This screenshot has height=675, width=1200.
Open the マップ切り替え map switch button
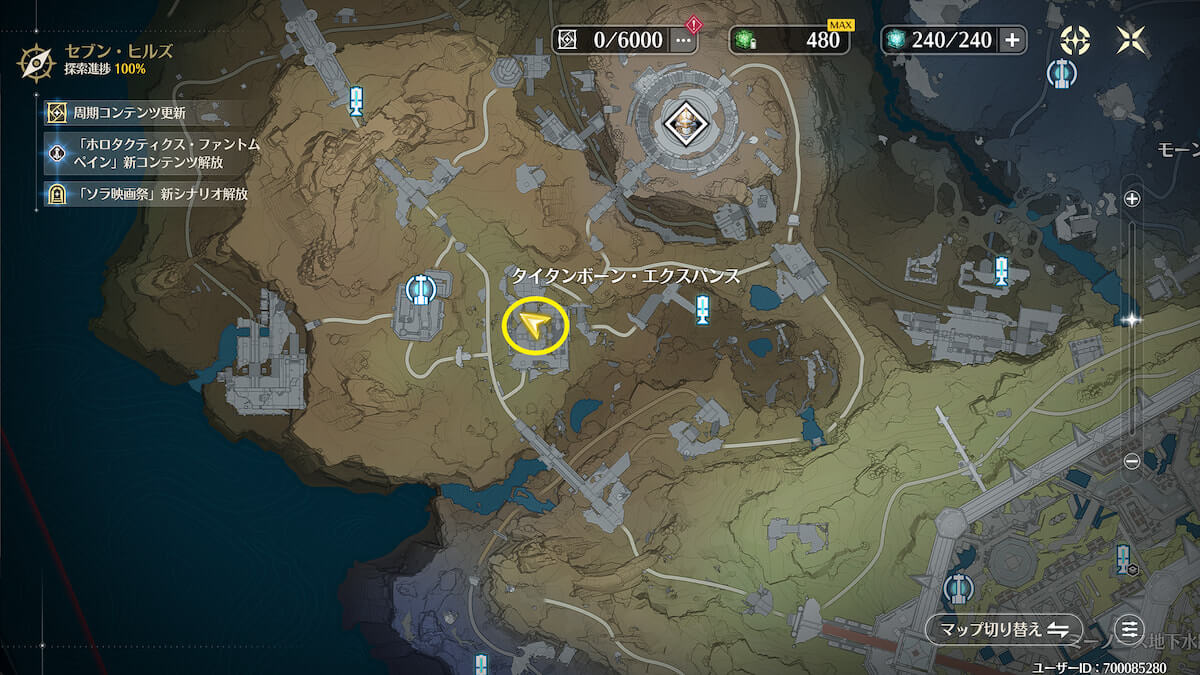pos(1003,629)
